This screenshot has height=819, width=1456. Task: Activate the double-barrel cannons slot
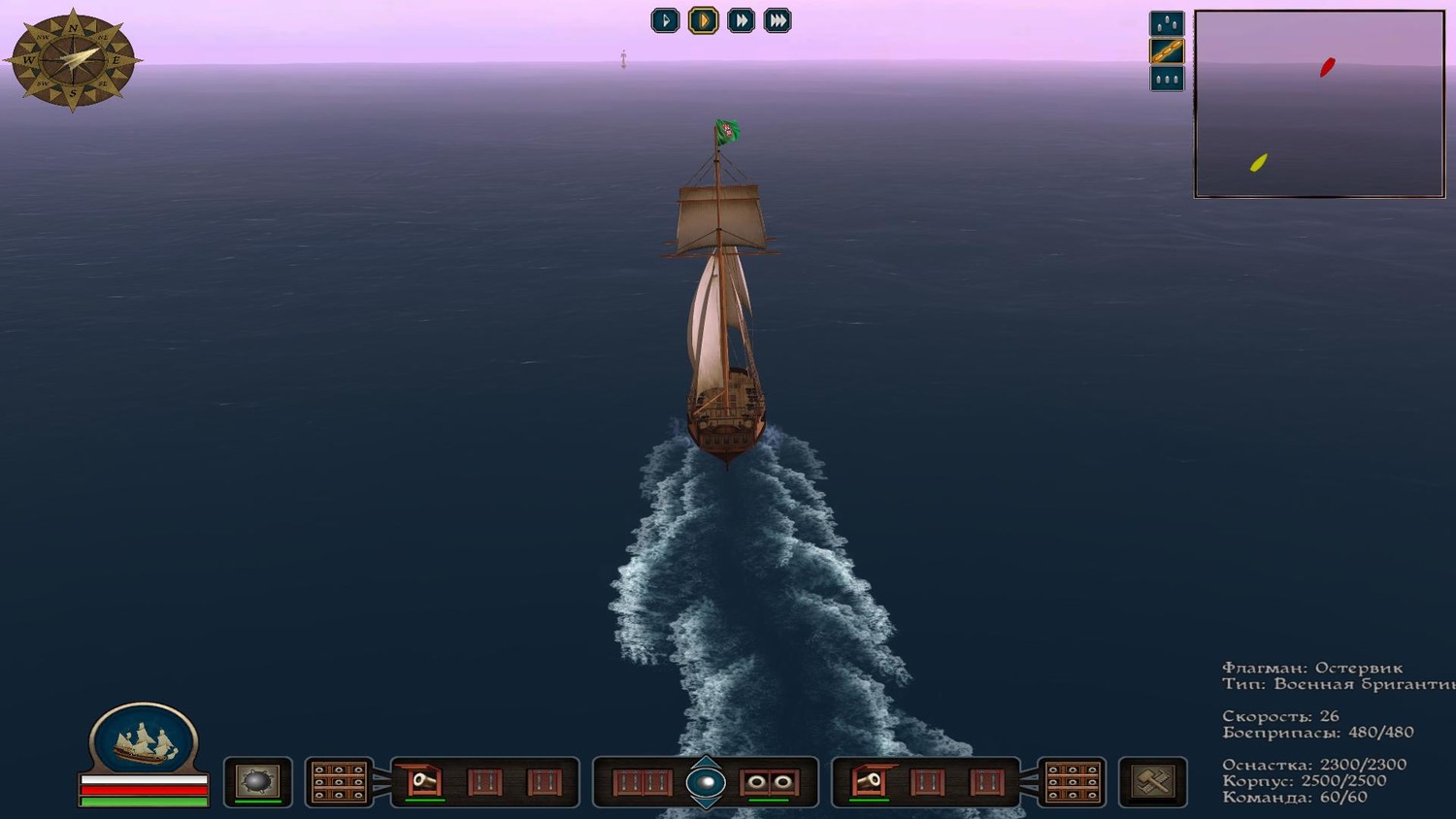(769, 782)
